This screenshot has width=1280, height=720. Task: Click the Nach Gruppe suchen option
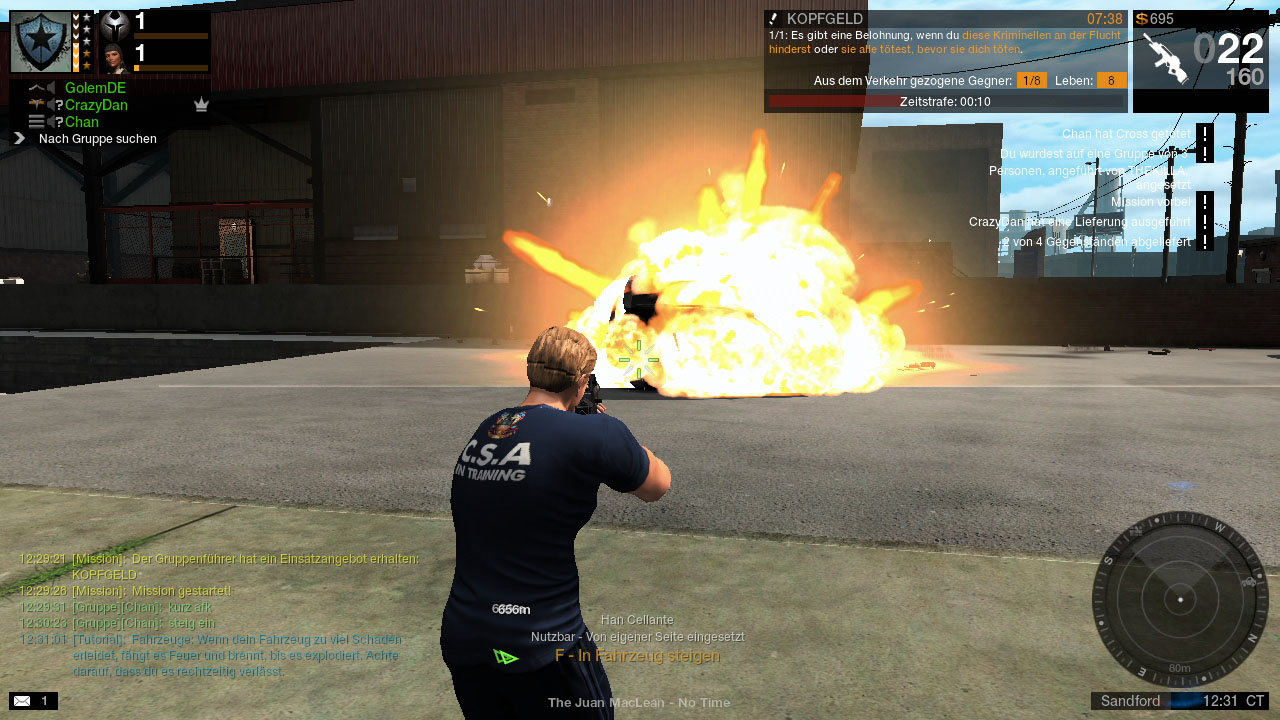click(x=97, y=139)
